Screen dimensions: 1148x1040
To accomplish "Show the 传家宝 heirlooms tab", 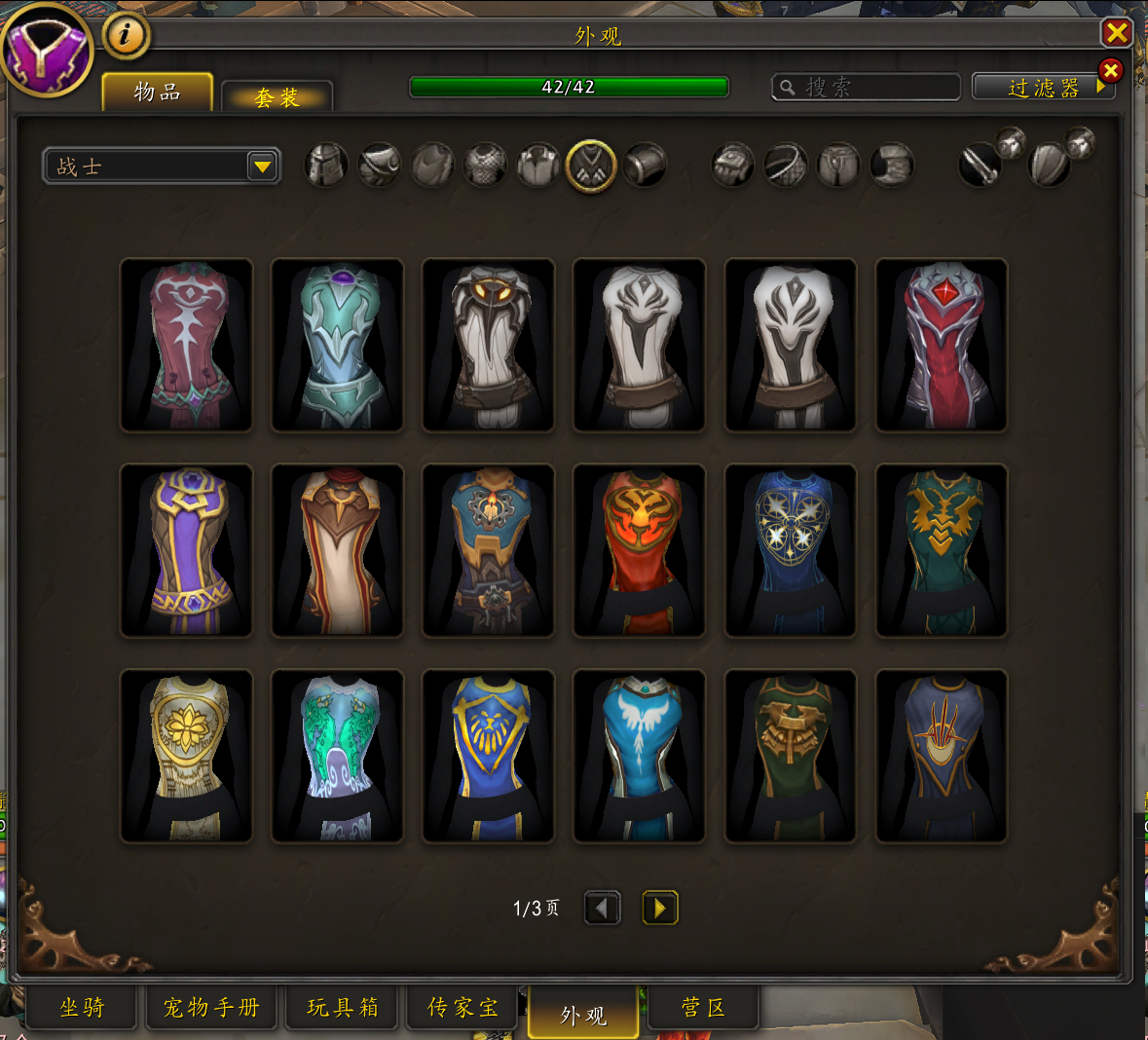I will (463, 1008).
